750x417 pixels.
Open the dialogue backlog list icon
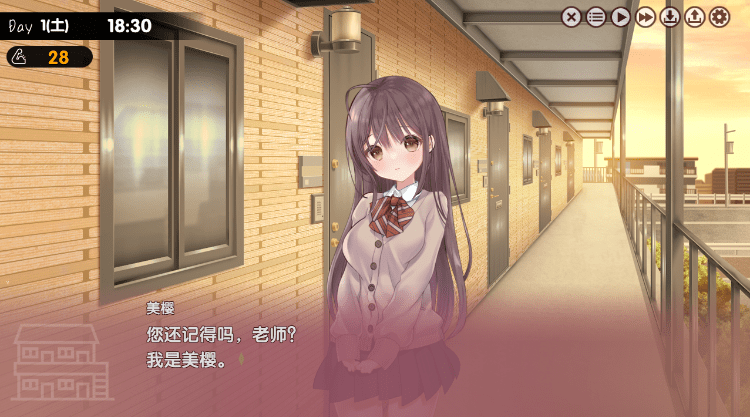tap(596, 16)
